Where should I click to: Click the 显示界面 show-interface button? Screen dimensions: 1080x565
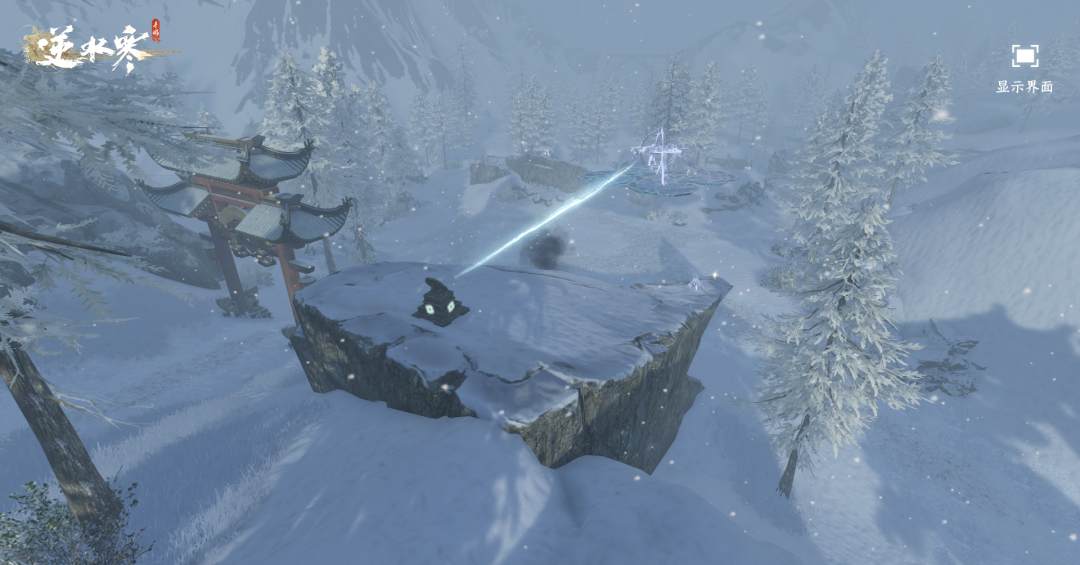(1024, 58)
